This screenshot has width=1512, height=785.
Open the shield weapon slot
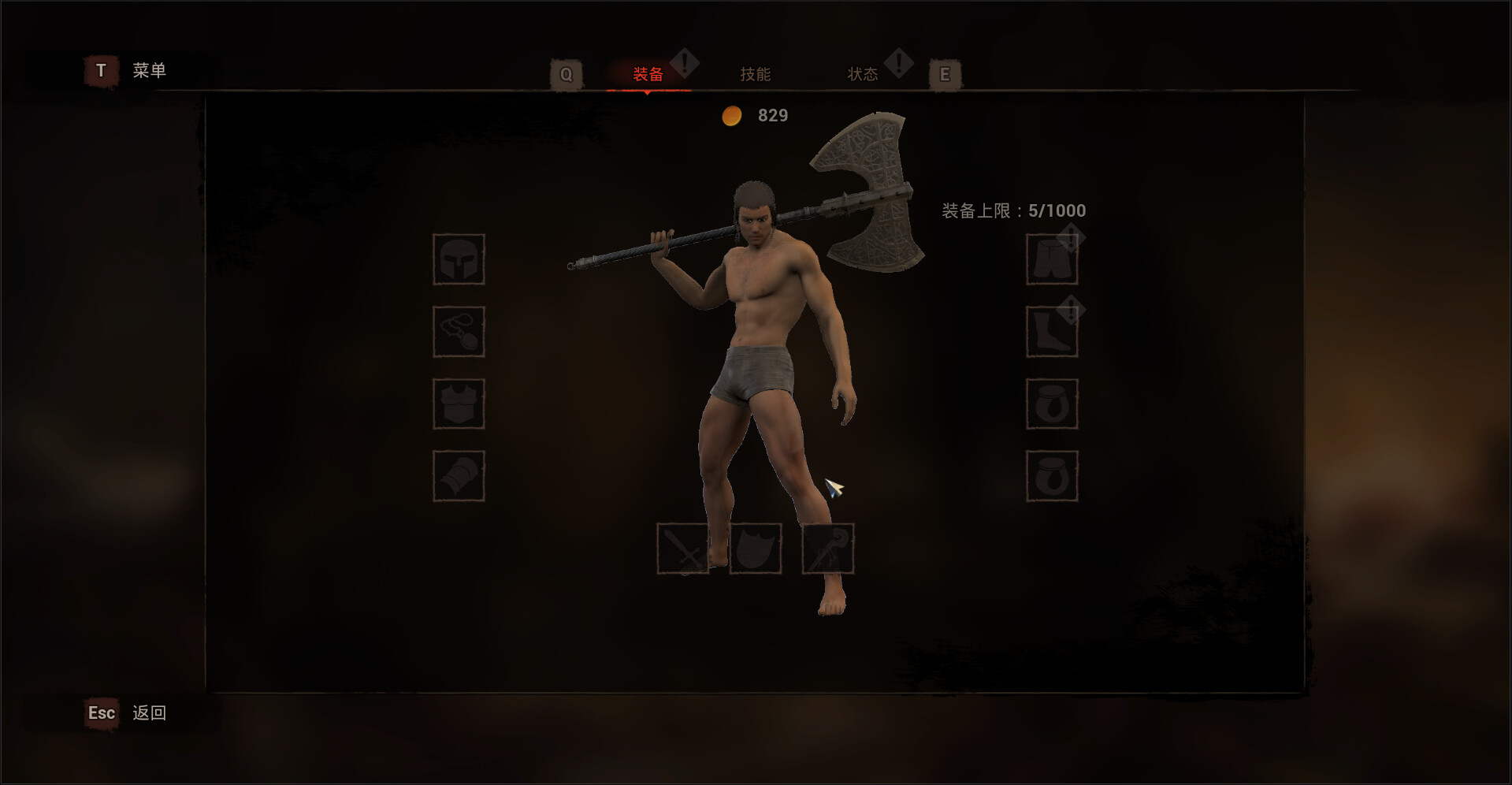point(756,550)
